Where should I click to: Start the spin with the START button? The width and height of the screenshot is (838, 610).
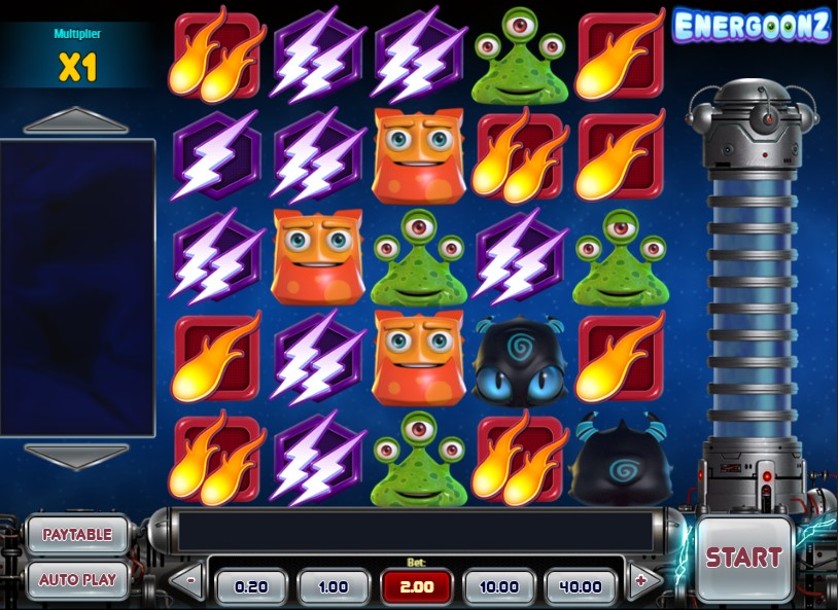tap(744, 556)
